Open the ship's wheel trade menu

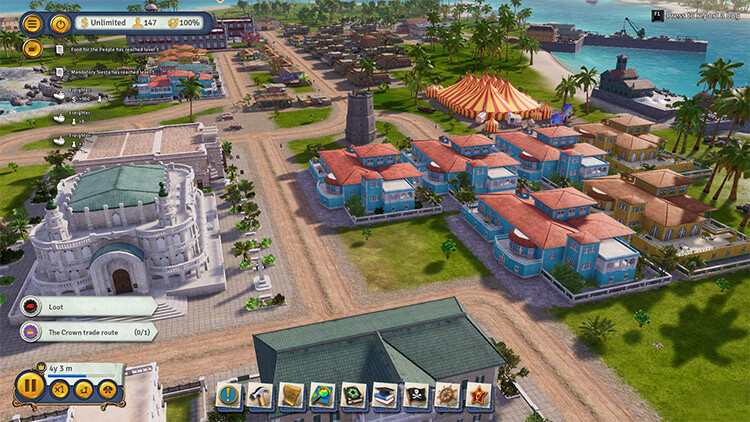point(447,396)
